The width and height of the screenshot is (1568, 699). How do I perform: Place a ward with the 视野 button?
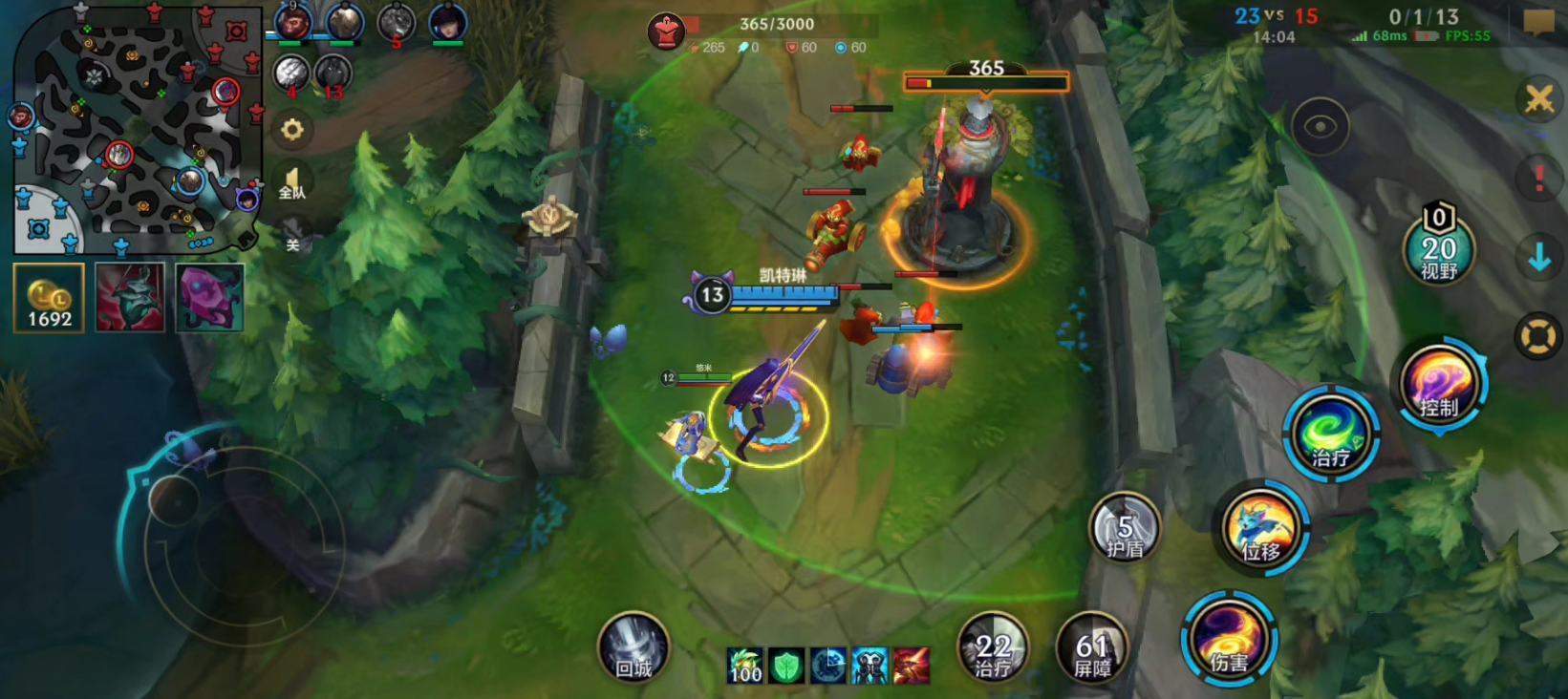coord(1438,250)
